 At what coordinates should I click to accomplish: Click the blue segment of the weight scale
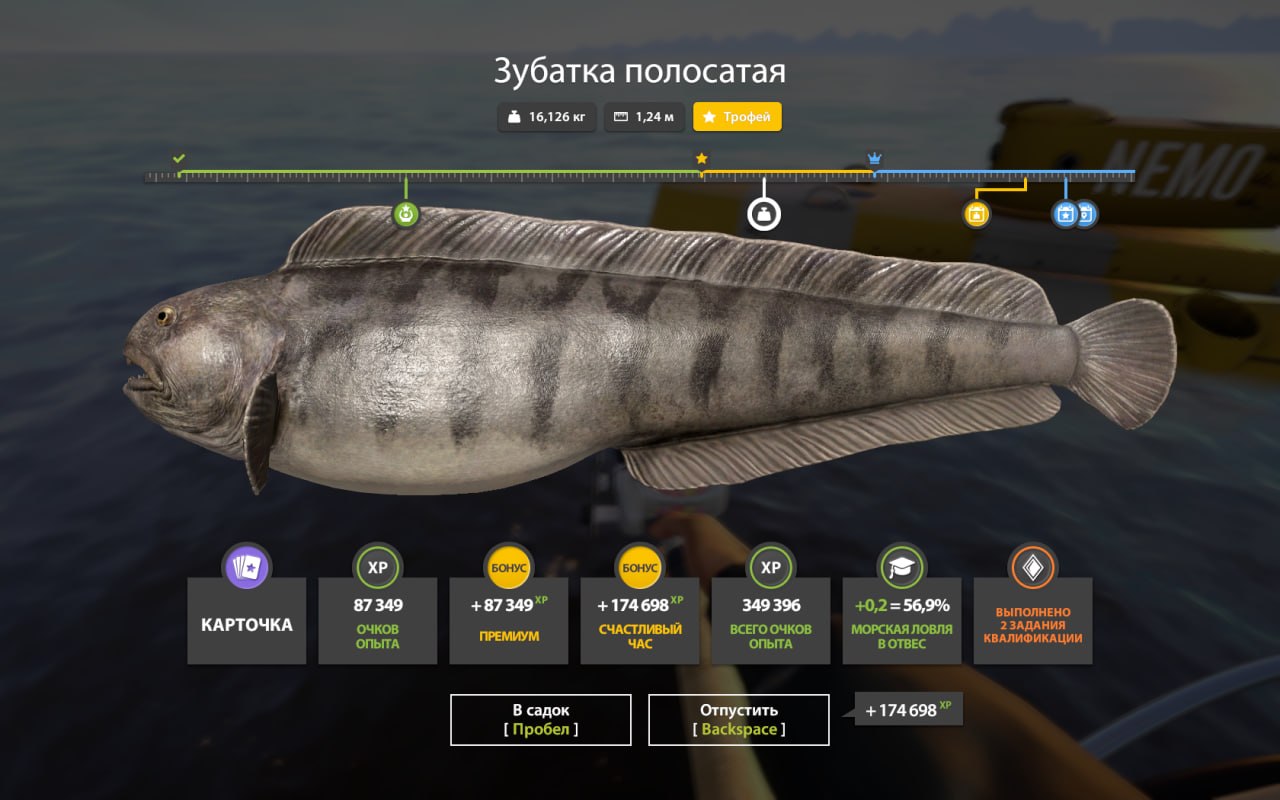[1000, 172]
